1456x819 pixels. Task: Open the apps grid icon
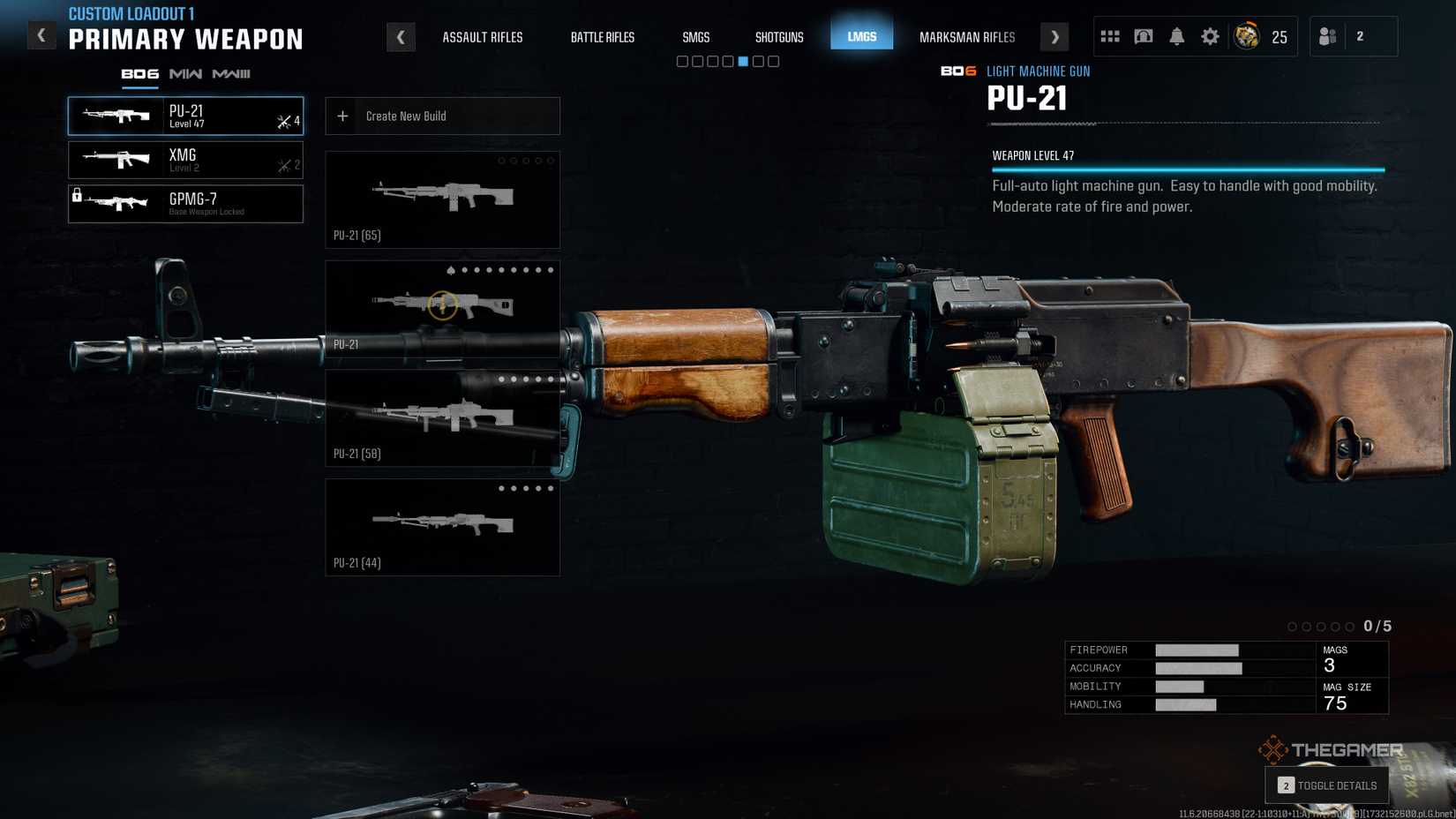tap(1110, 36)
